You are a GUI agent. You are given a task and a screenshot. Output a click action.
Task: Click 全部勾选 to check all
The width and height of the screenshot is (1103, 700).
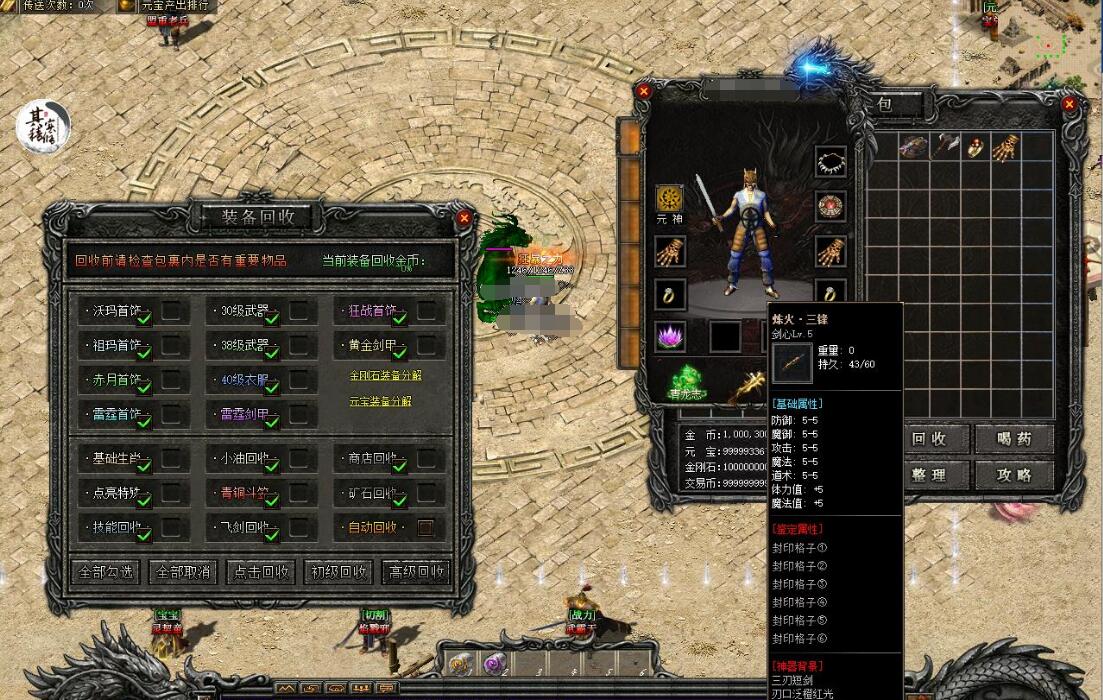click(x=106, y=572)
